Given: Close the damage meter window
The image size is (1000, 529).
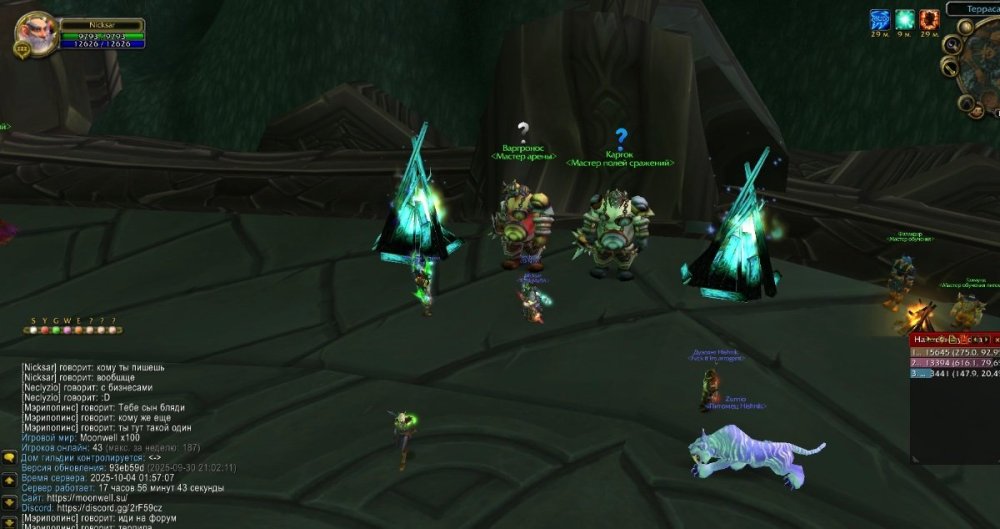Looking at the screenshot, I should (996, 340).
